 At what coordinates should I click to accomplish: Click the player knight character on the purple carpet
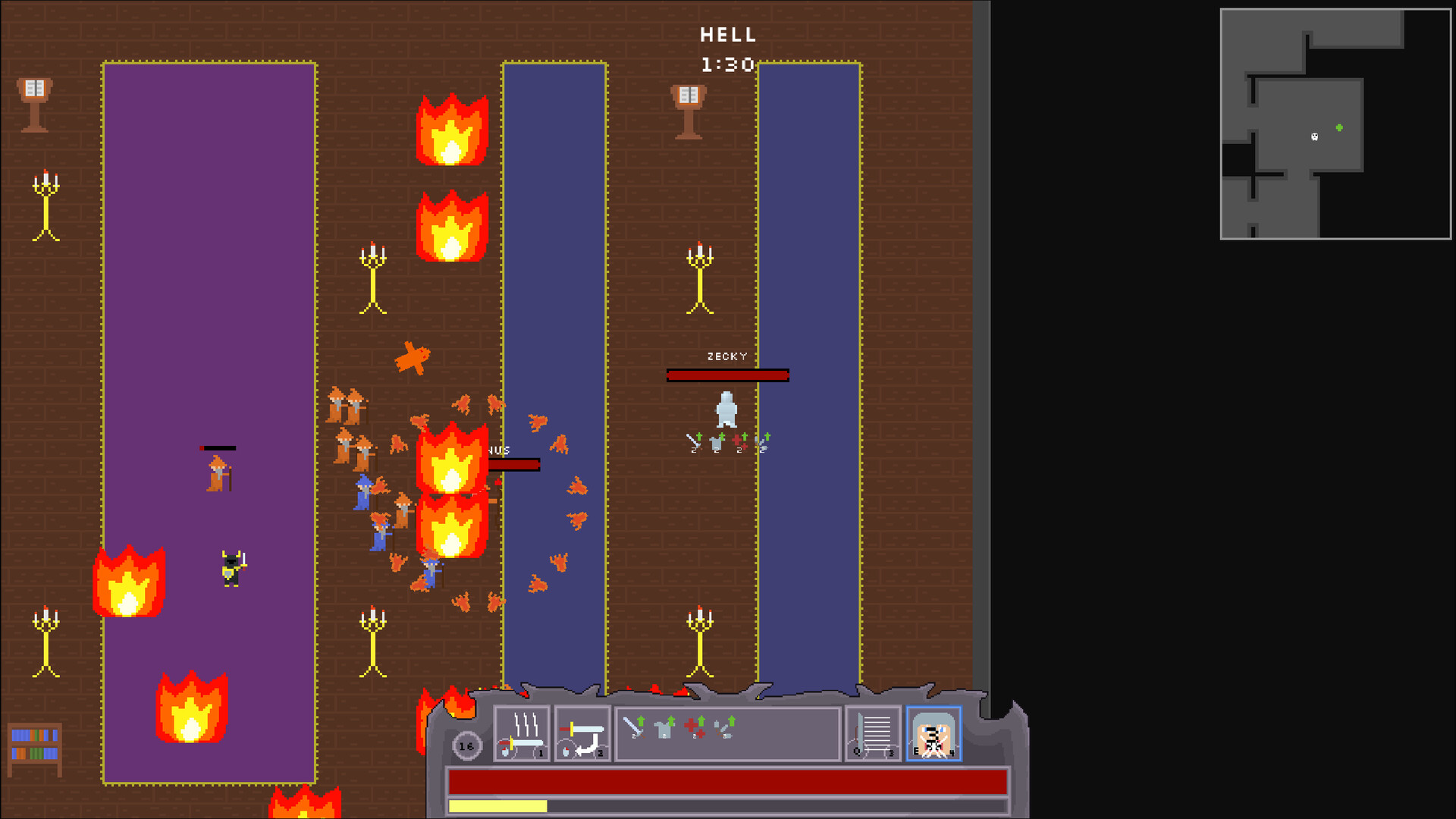[x=231, y=566]
